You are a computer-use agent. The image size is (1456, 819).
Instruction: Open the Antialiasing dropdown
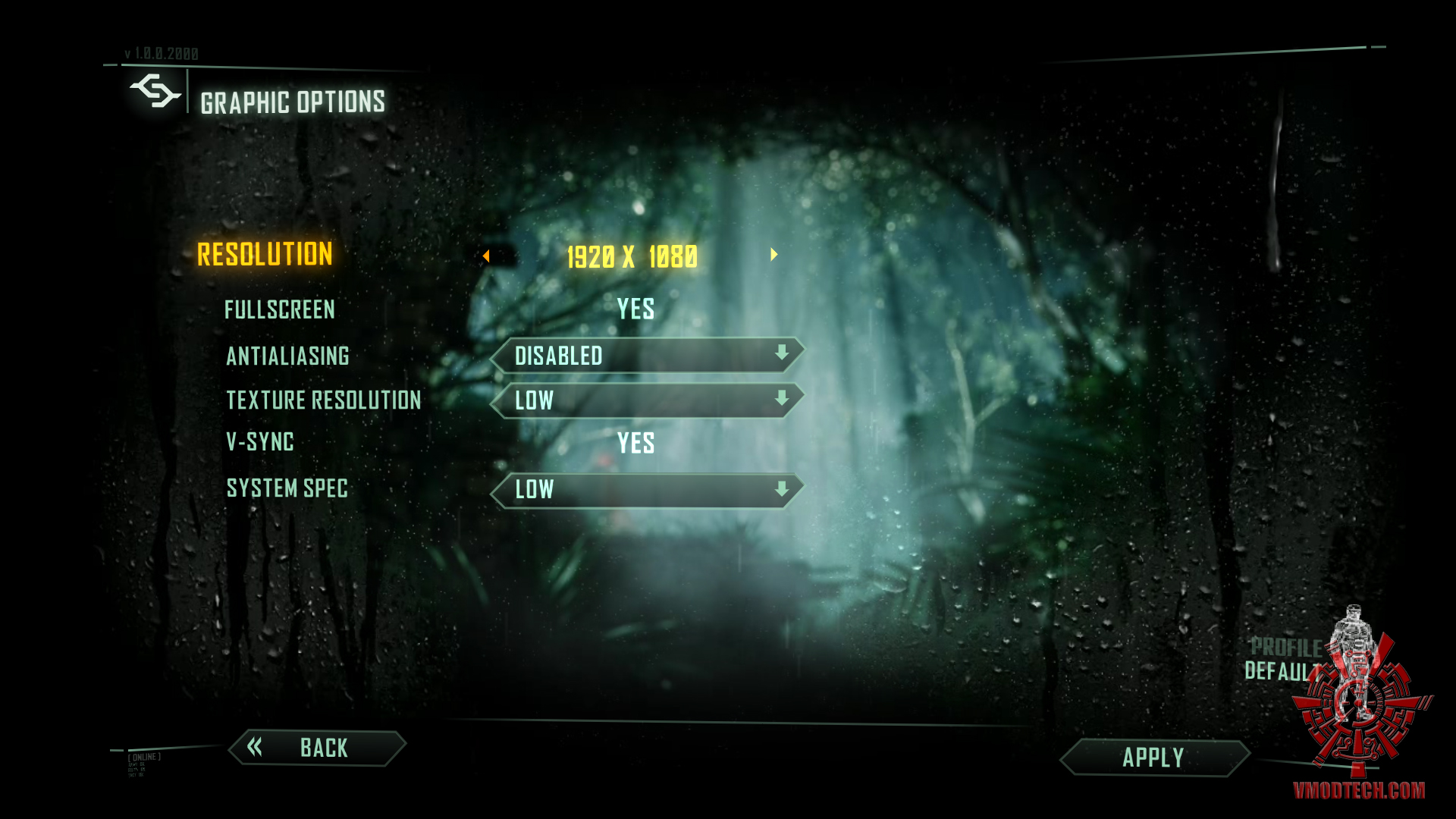pyautogui.click(x=647, y=355)
